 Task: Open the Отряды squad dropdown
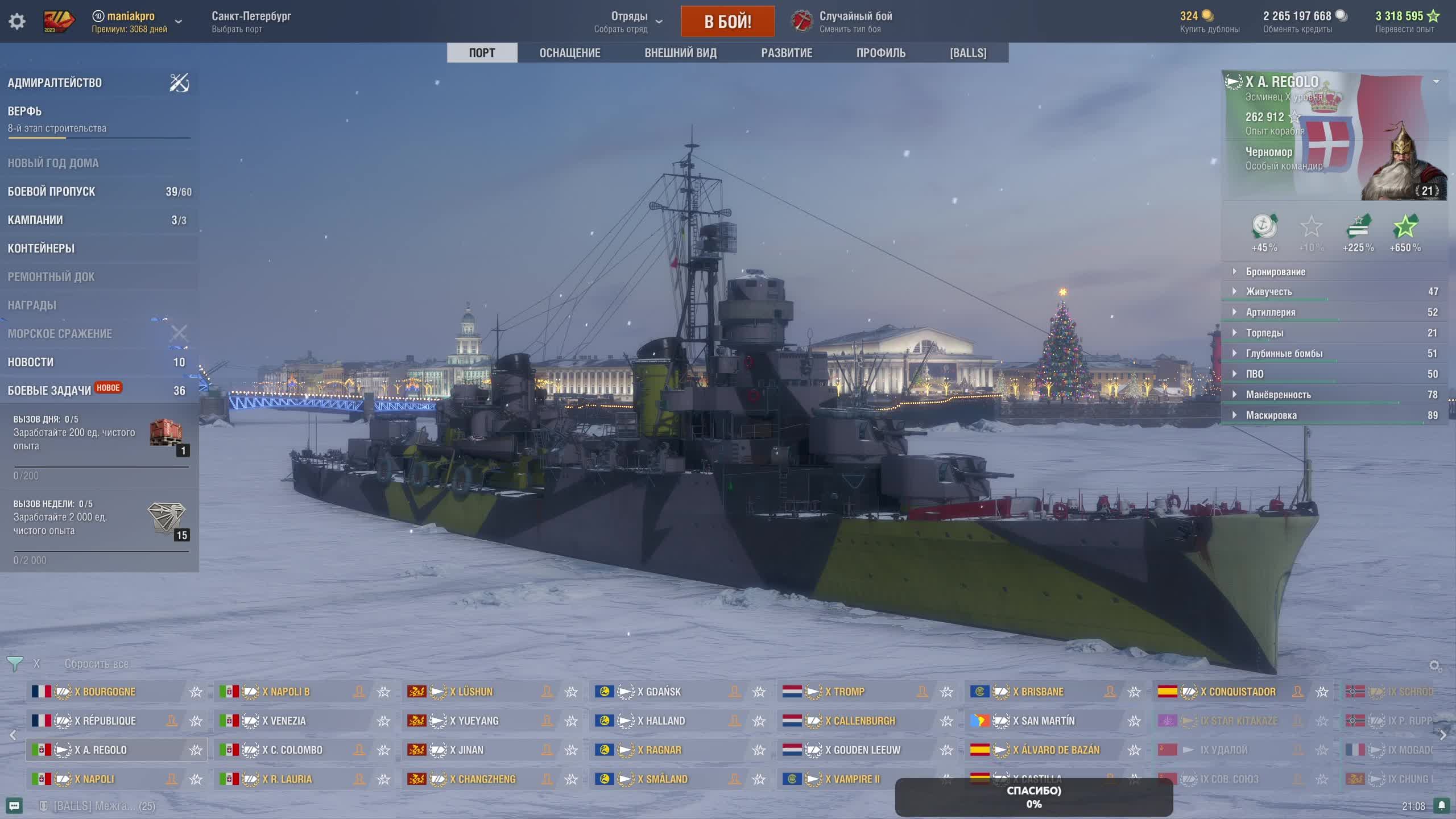[628, 22]
